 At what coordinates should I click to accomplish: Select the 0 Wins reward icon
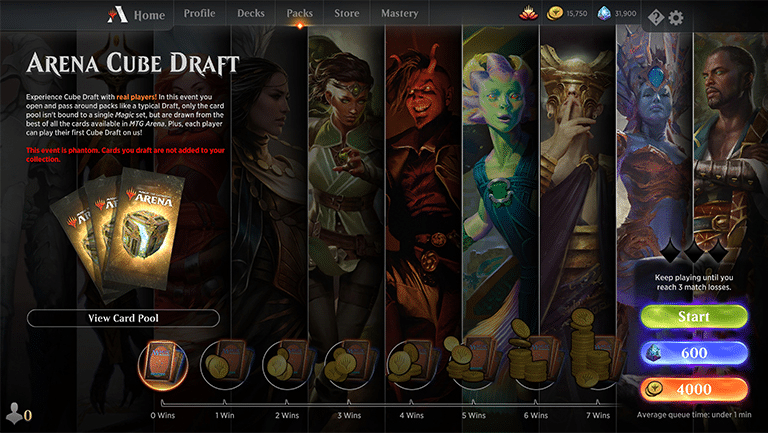click(x=167, y=364)
